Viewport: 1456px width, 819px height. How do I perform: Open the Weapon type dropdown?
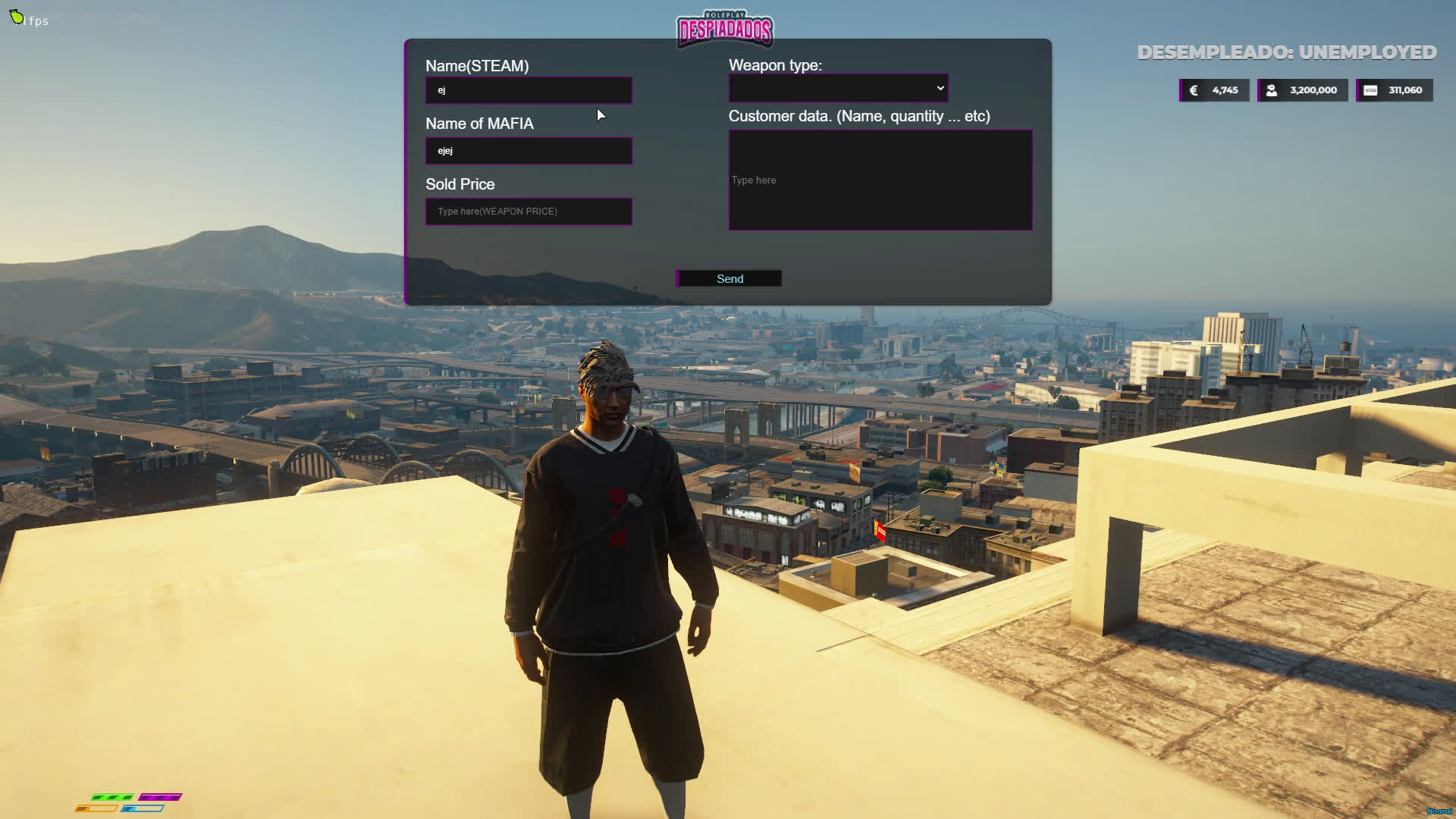pos(838,89)
